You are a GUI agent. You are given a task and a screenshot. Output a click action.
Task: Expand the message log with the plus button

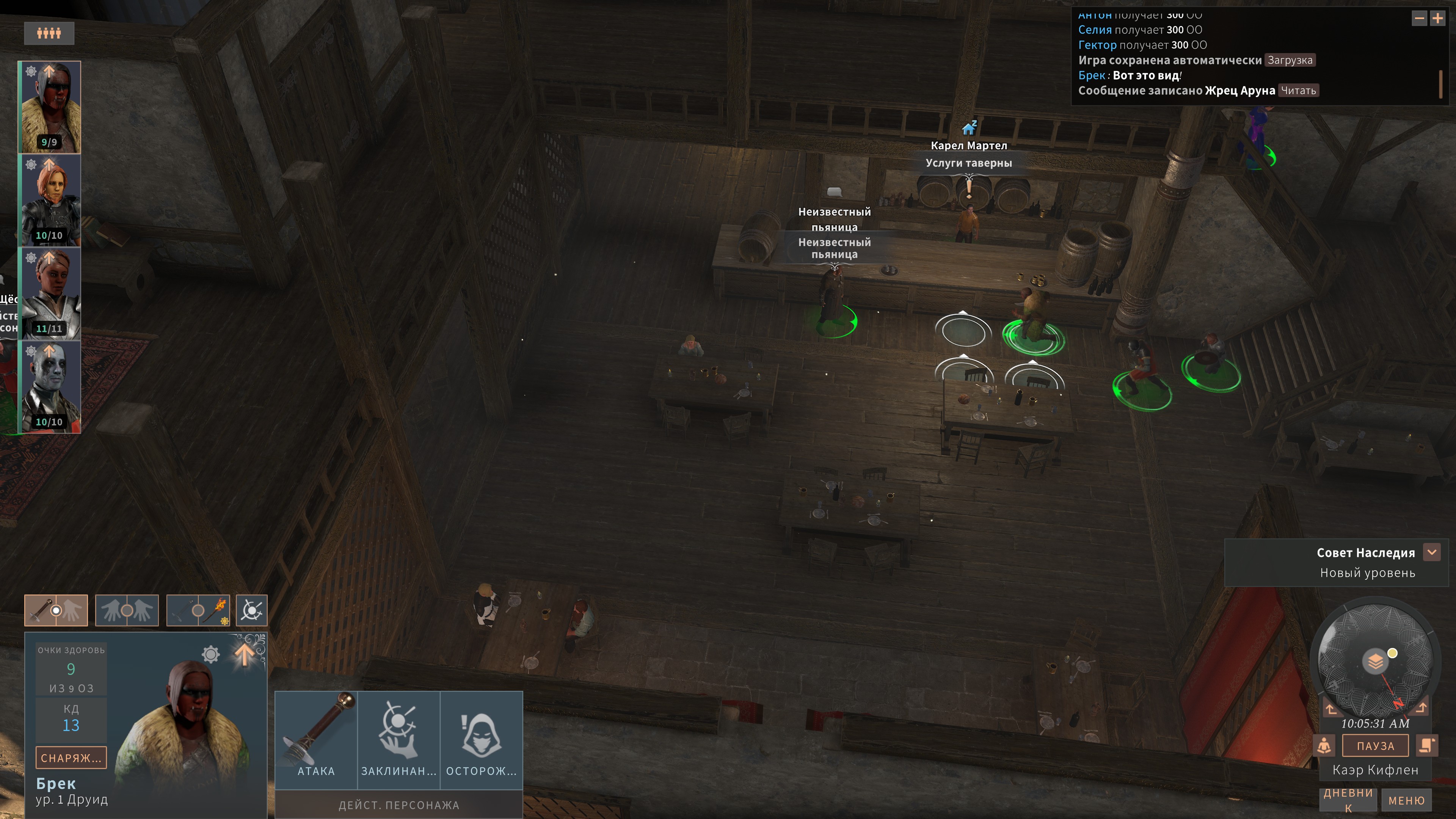[1437, 19]
